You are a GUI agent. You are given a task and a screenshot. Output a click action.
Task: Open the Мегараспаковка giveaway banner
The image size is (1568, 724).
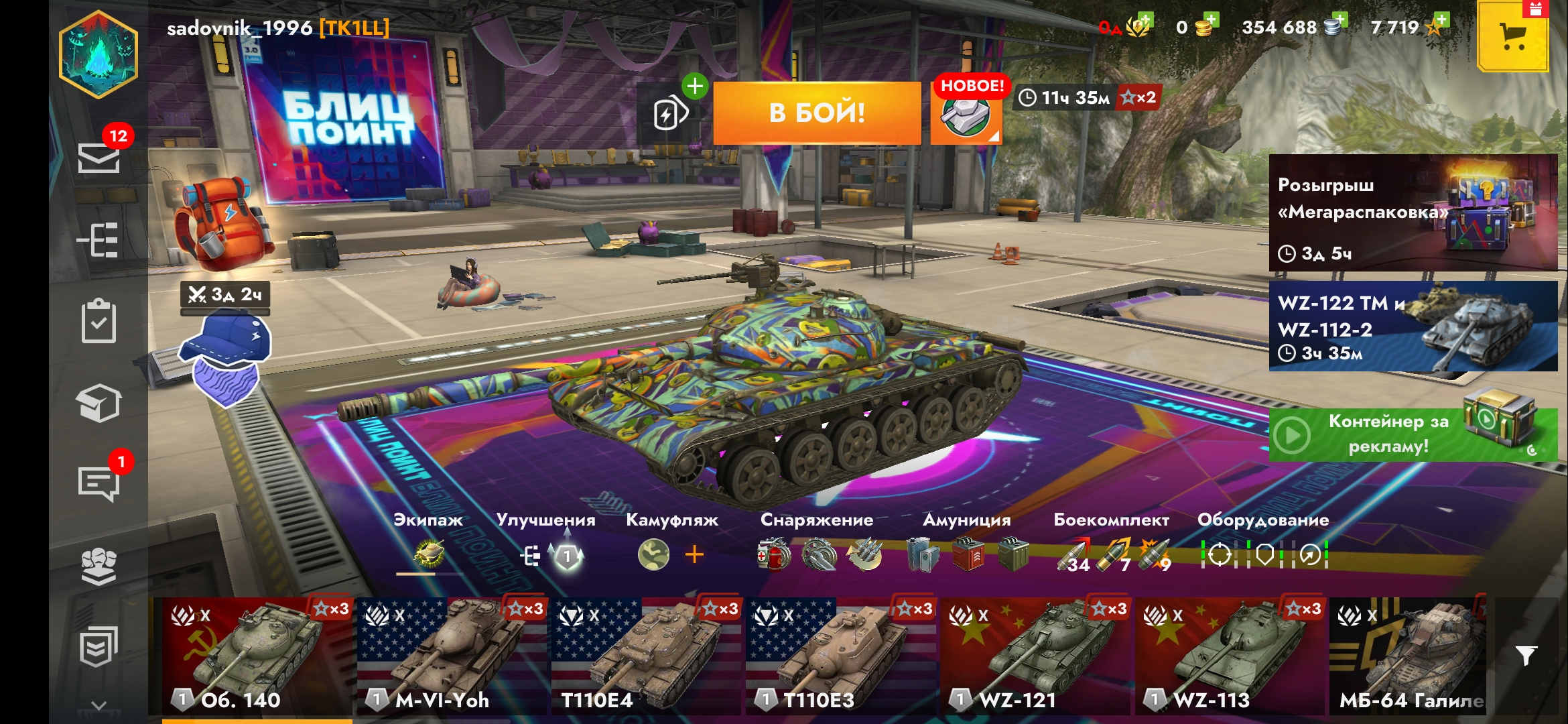click(x=1413, y=213)
